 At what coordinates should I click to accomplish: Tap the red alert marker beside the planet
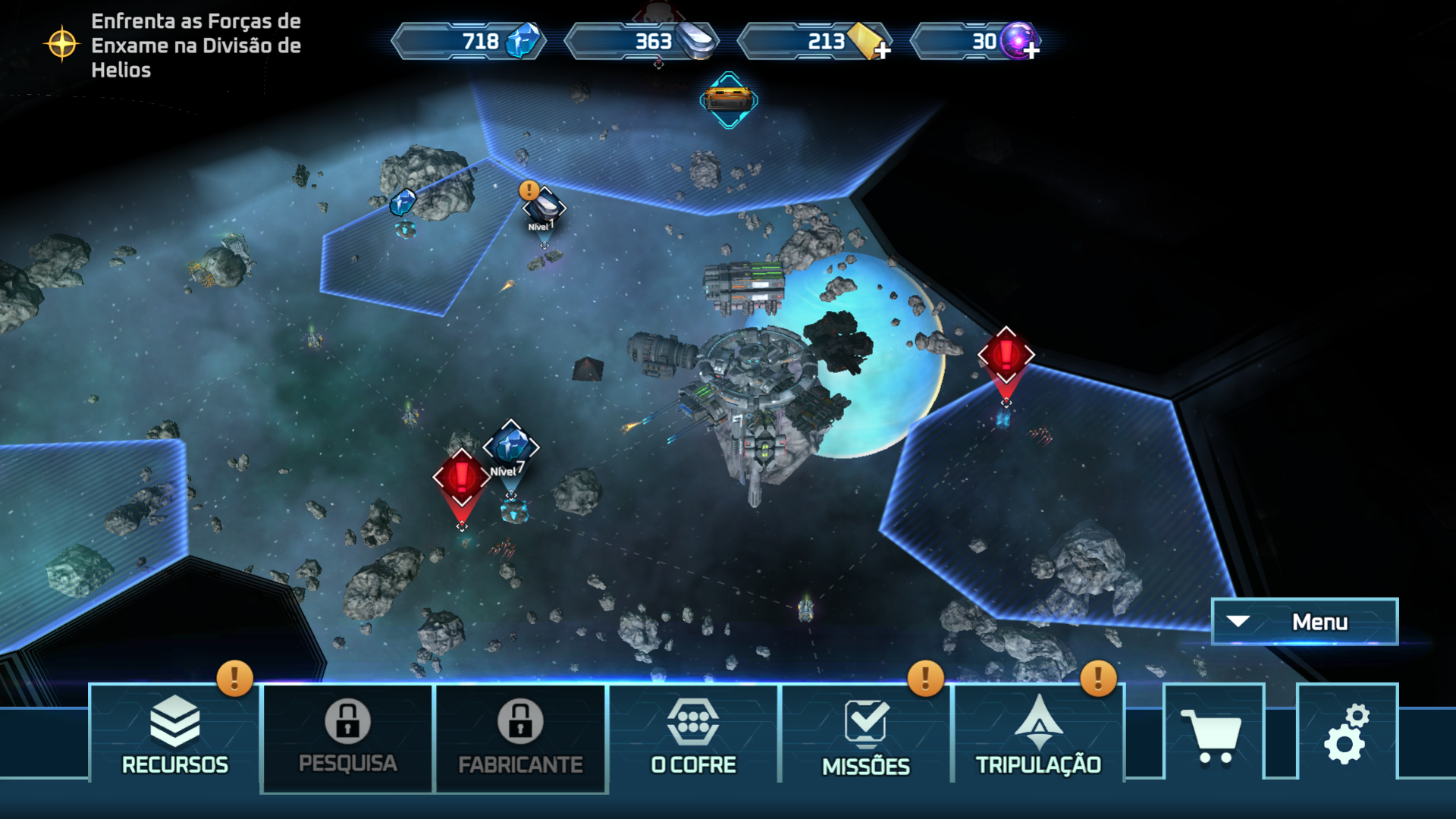point(1006,355)
